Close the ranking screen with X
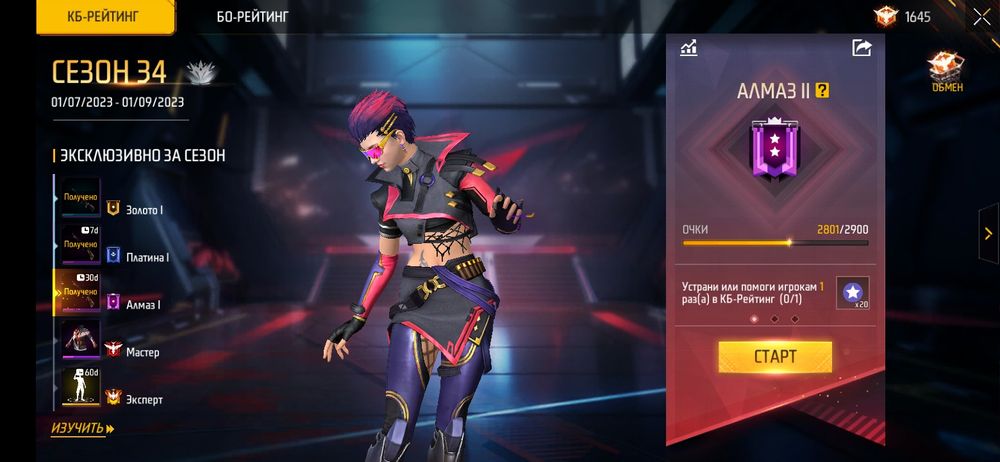This screenshot has width=1000, height=462. tap(981, 17)
